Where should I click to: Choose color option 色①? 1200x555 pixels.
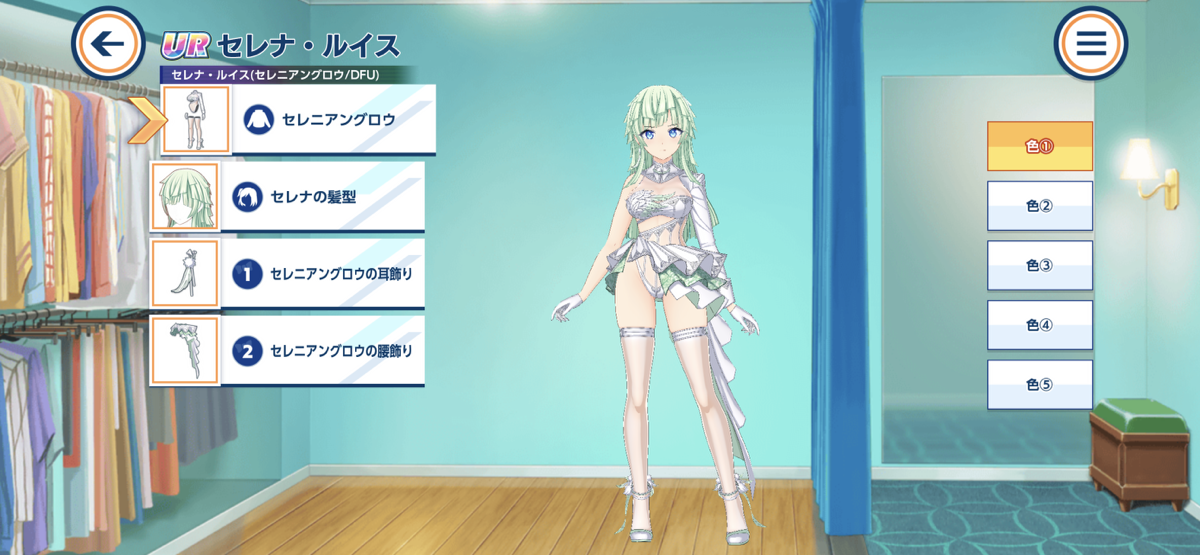1040,146
